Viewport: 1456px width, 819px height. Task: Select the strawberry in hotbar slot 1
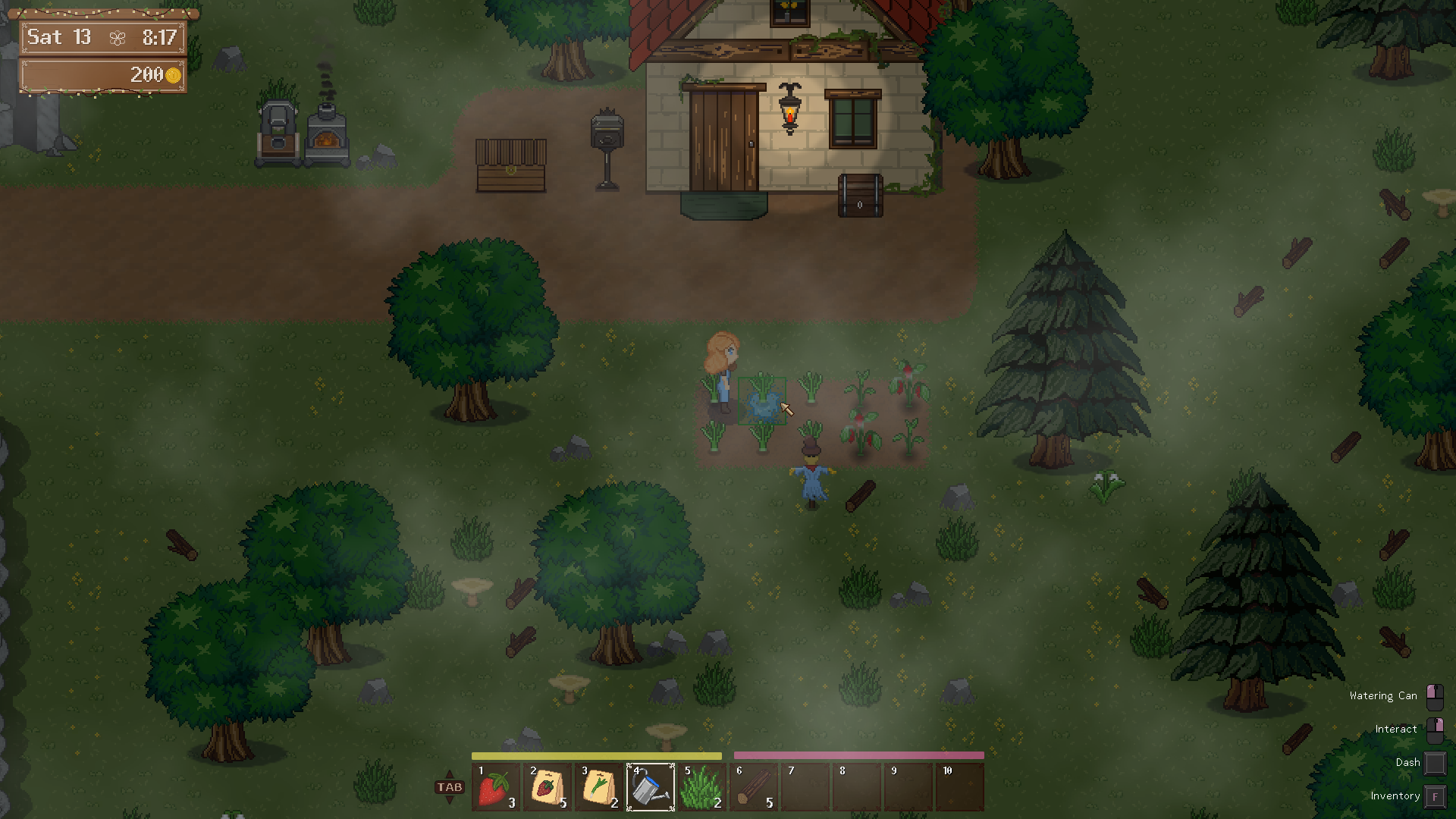(496, 788)
